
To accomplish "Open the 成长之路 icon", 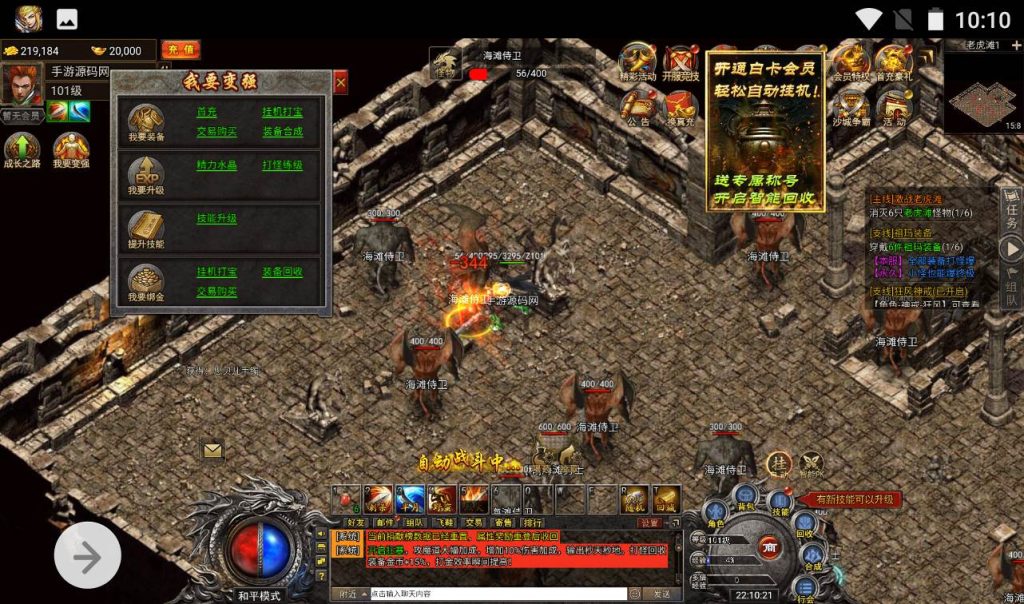I will (x=22, y=151).
